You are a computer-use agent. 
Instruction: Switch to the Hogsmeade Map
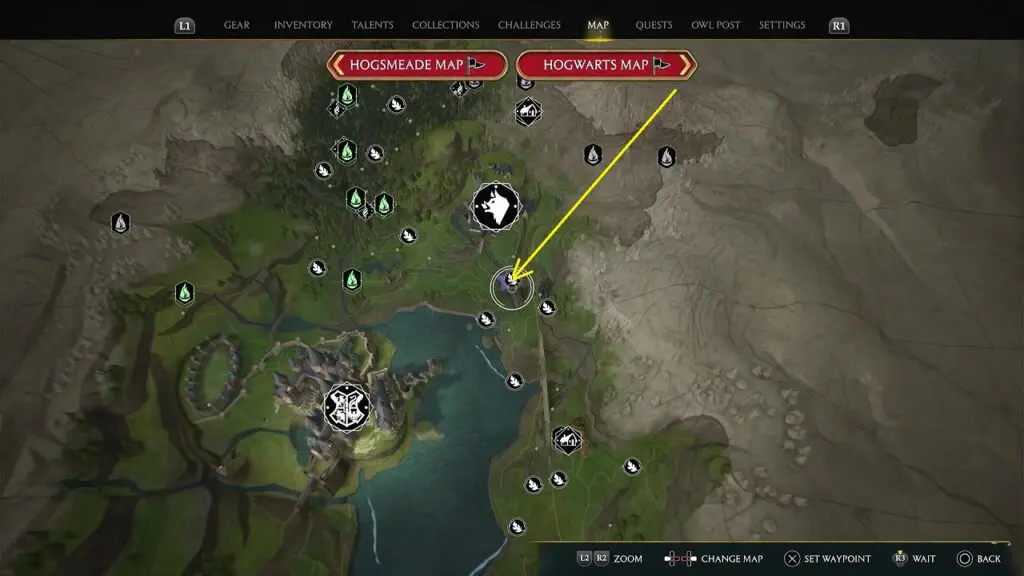point(415,65)
